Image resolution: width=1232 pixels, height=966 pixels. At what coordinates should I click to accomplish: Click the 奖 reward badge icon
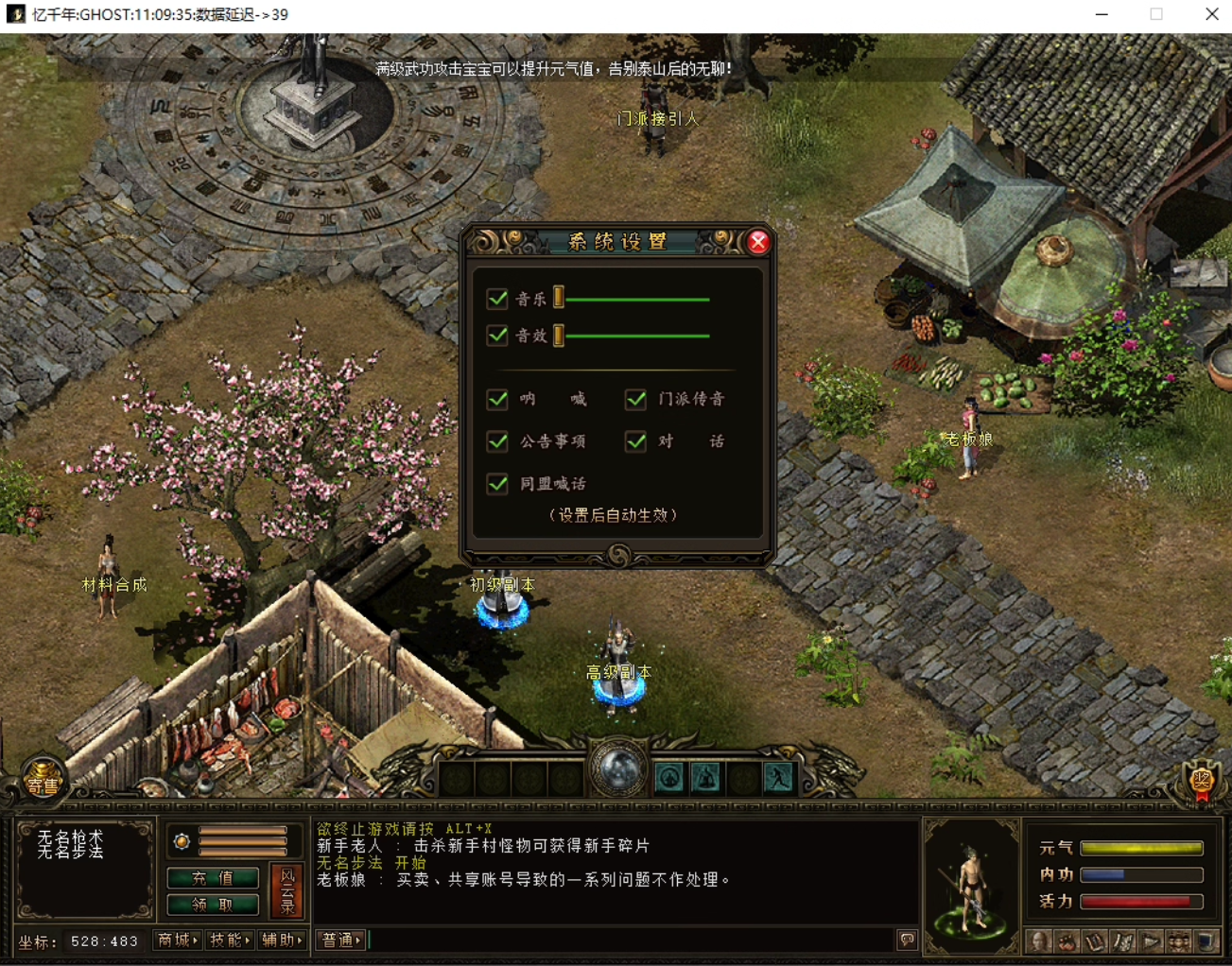pos(1201,782)
